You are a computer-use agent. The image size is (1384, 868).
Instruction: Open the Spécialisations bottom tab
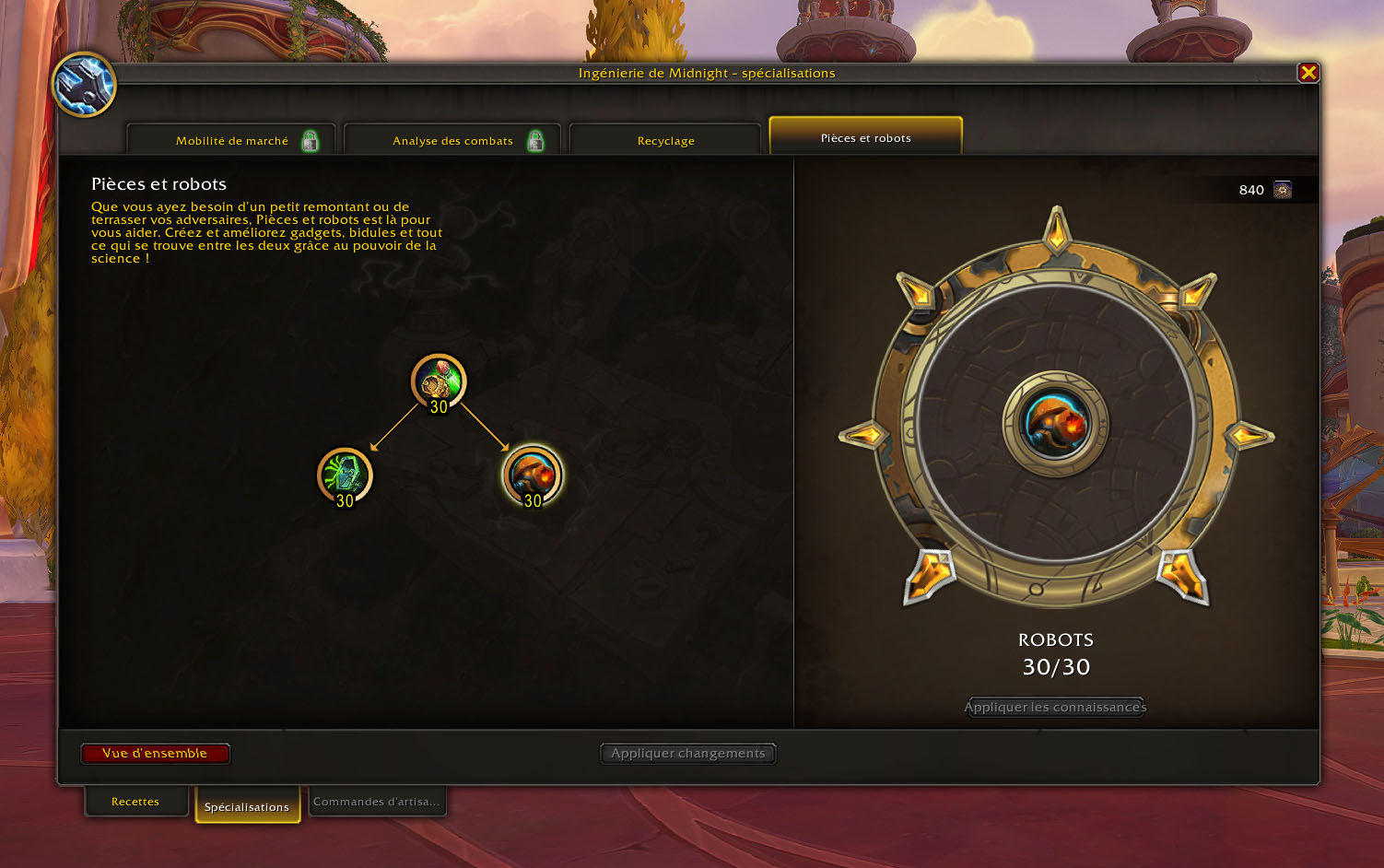click(x=247, y=806)
